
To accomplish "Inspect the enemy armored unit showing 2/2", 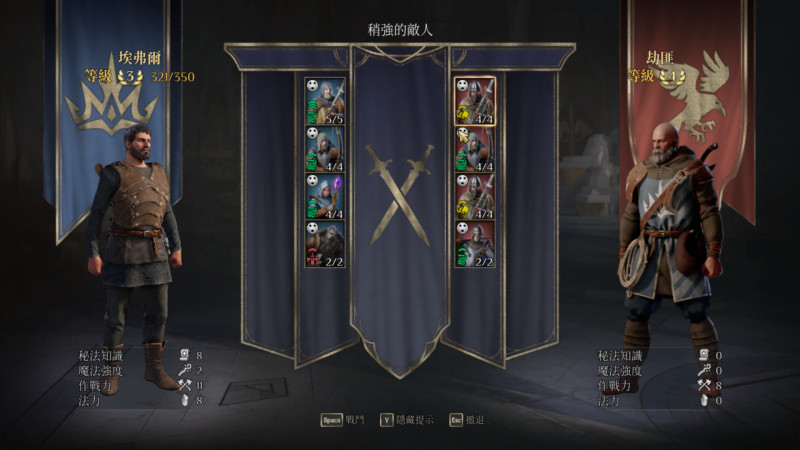I will point(475,244).
